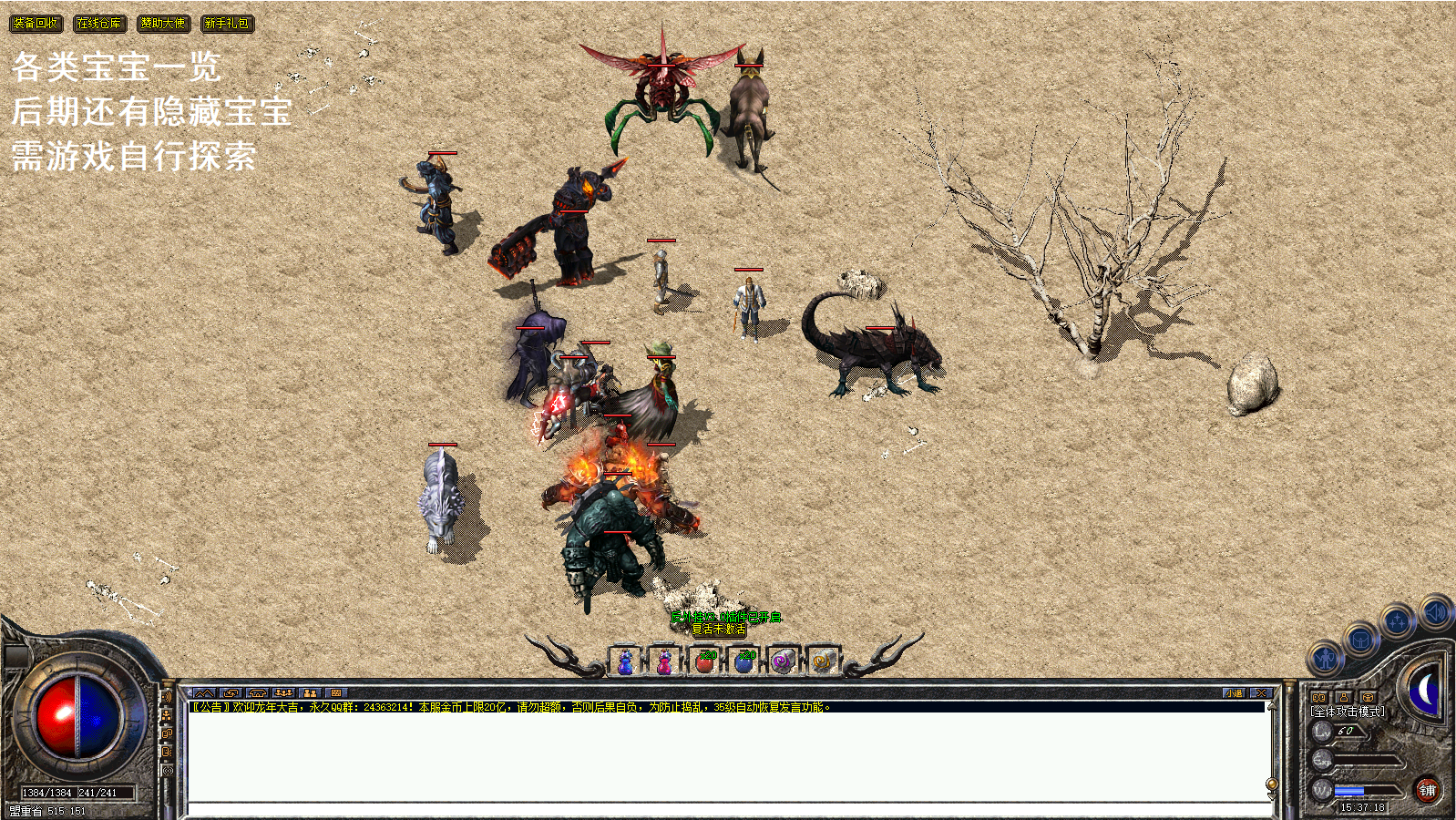Use the blue potion with x20 count
This screenshot has width=1456, height=820.
click(744, 661)
